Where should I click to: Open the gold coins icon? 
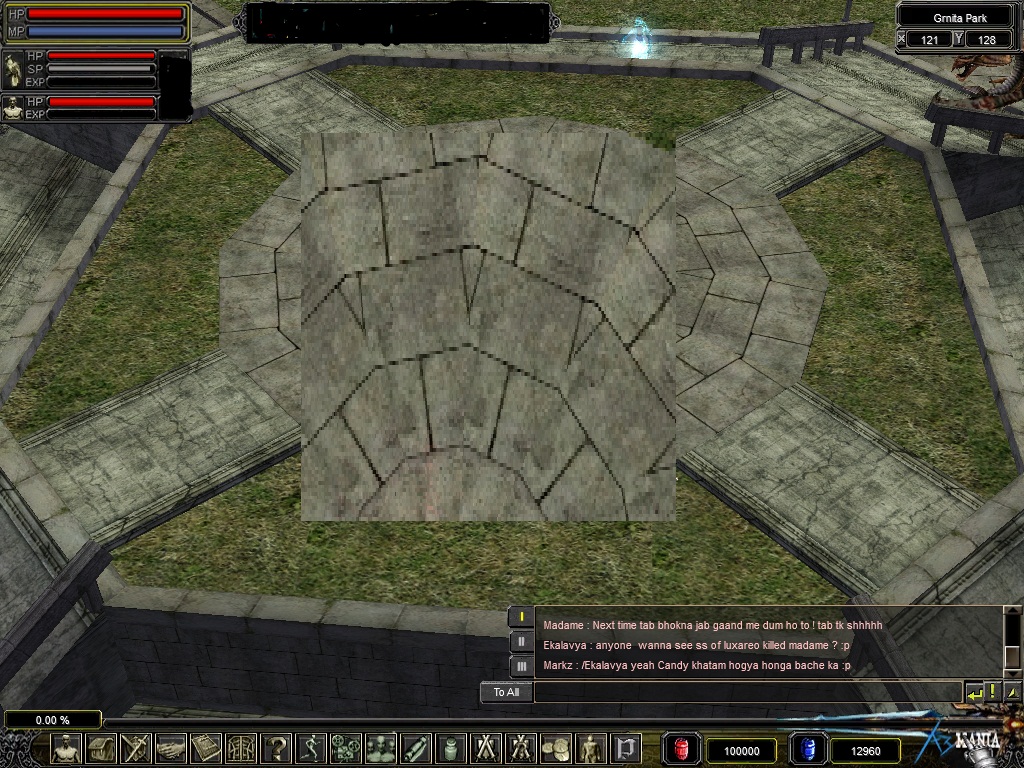(x=556, y=748)
